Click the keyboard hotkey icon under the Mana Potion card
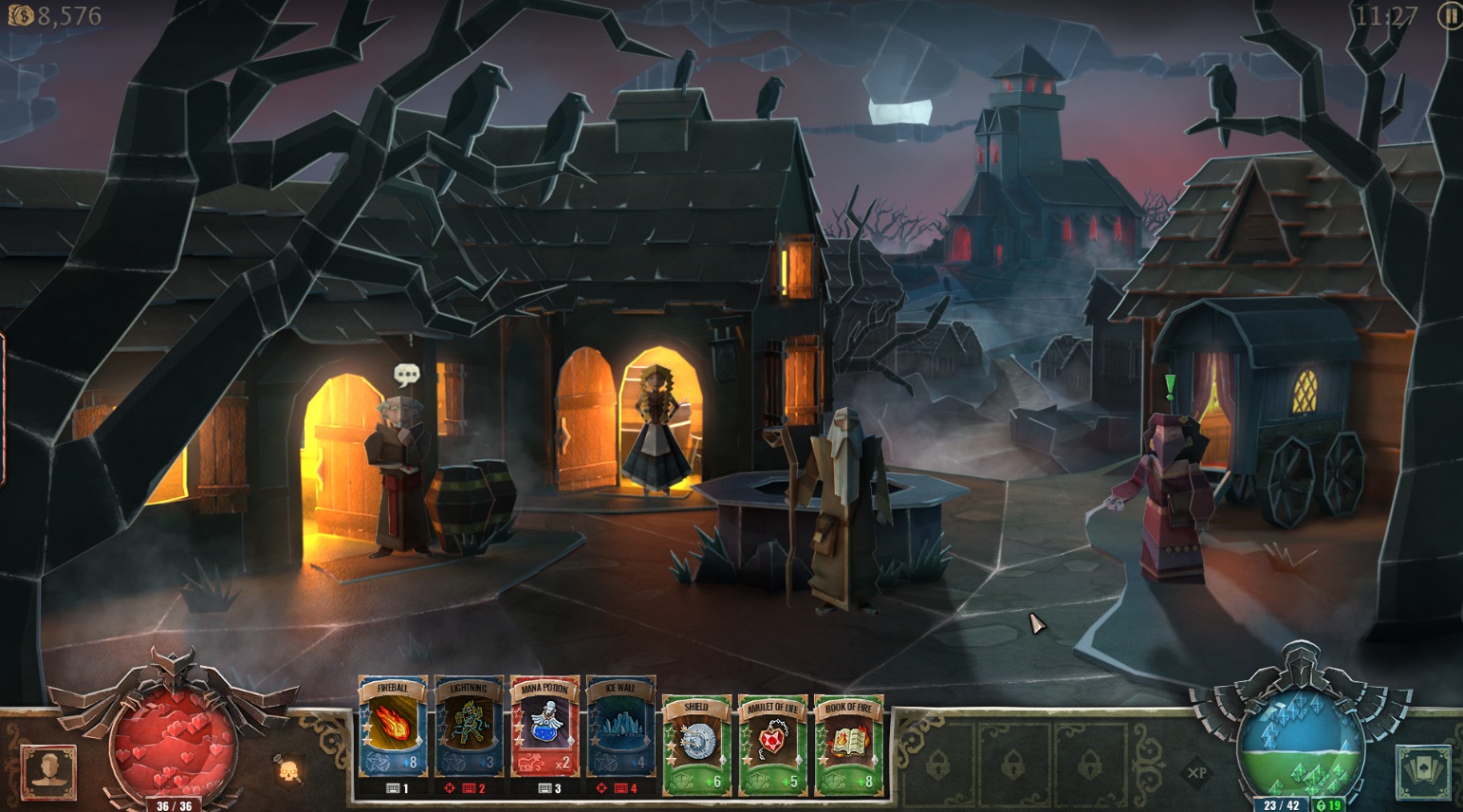 546,787
